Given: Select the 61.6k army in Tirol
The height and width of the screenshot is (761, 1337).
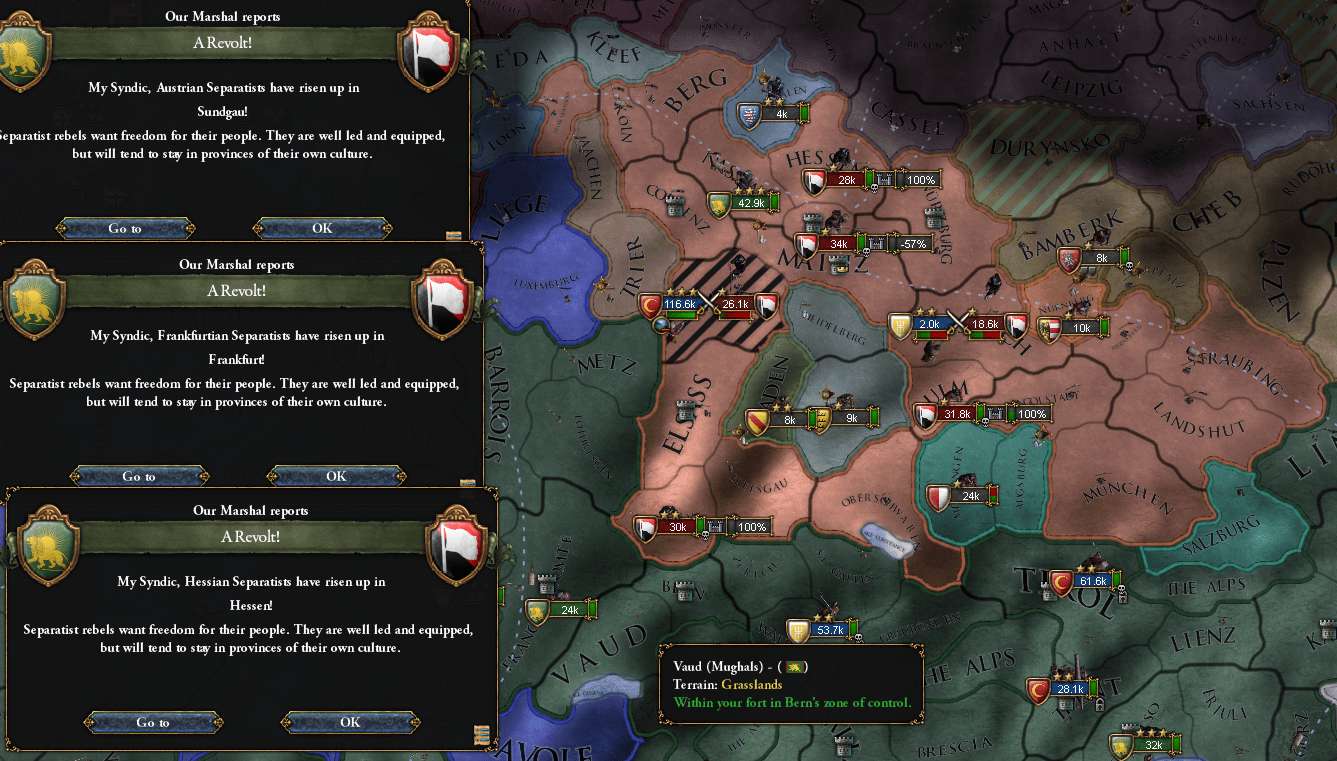Looking at the screenshot, I should pyautogui.click(x=1092, y=581).
